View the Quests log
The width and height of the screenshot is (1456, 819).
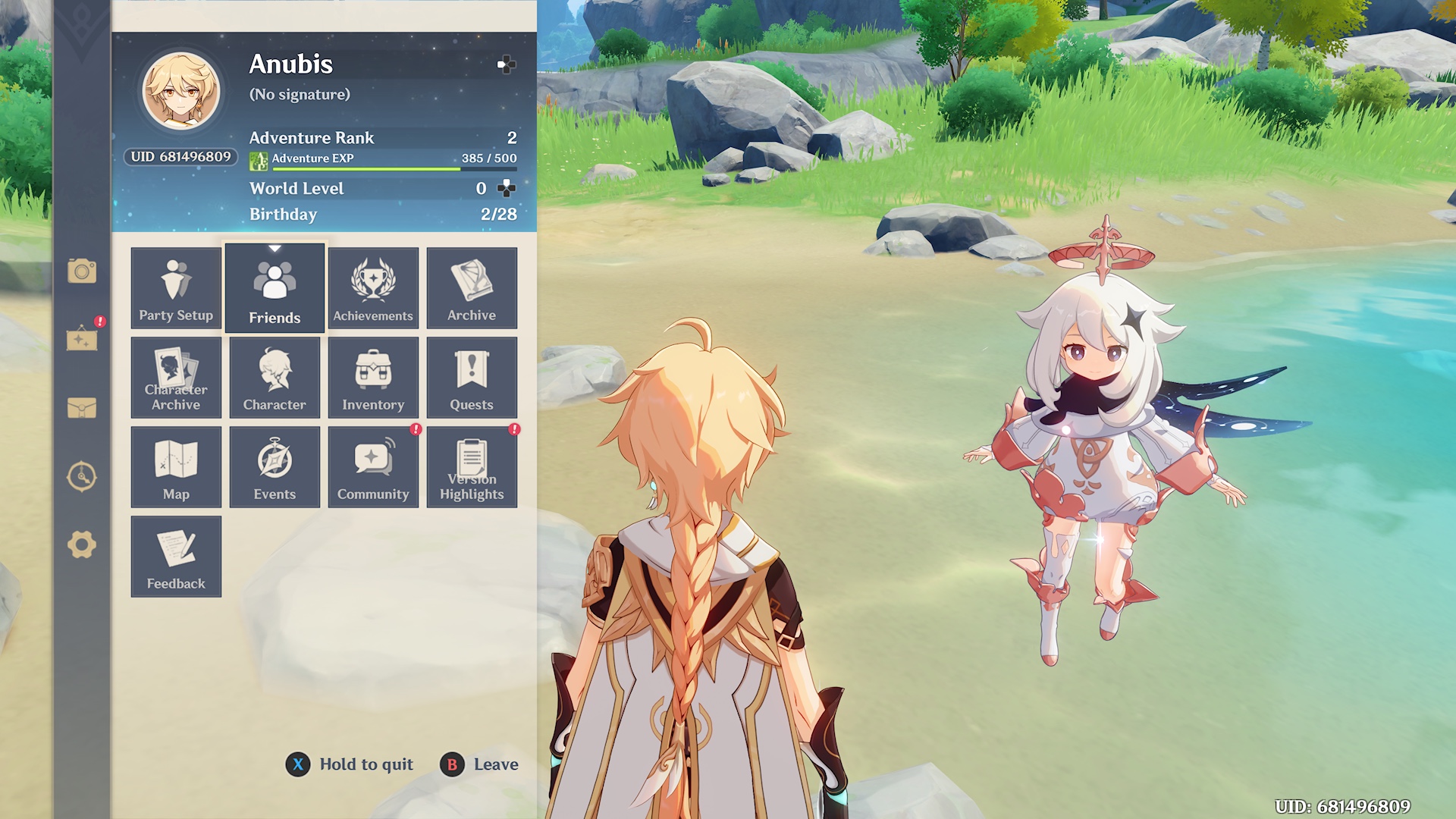coord(472,378)
